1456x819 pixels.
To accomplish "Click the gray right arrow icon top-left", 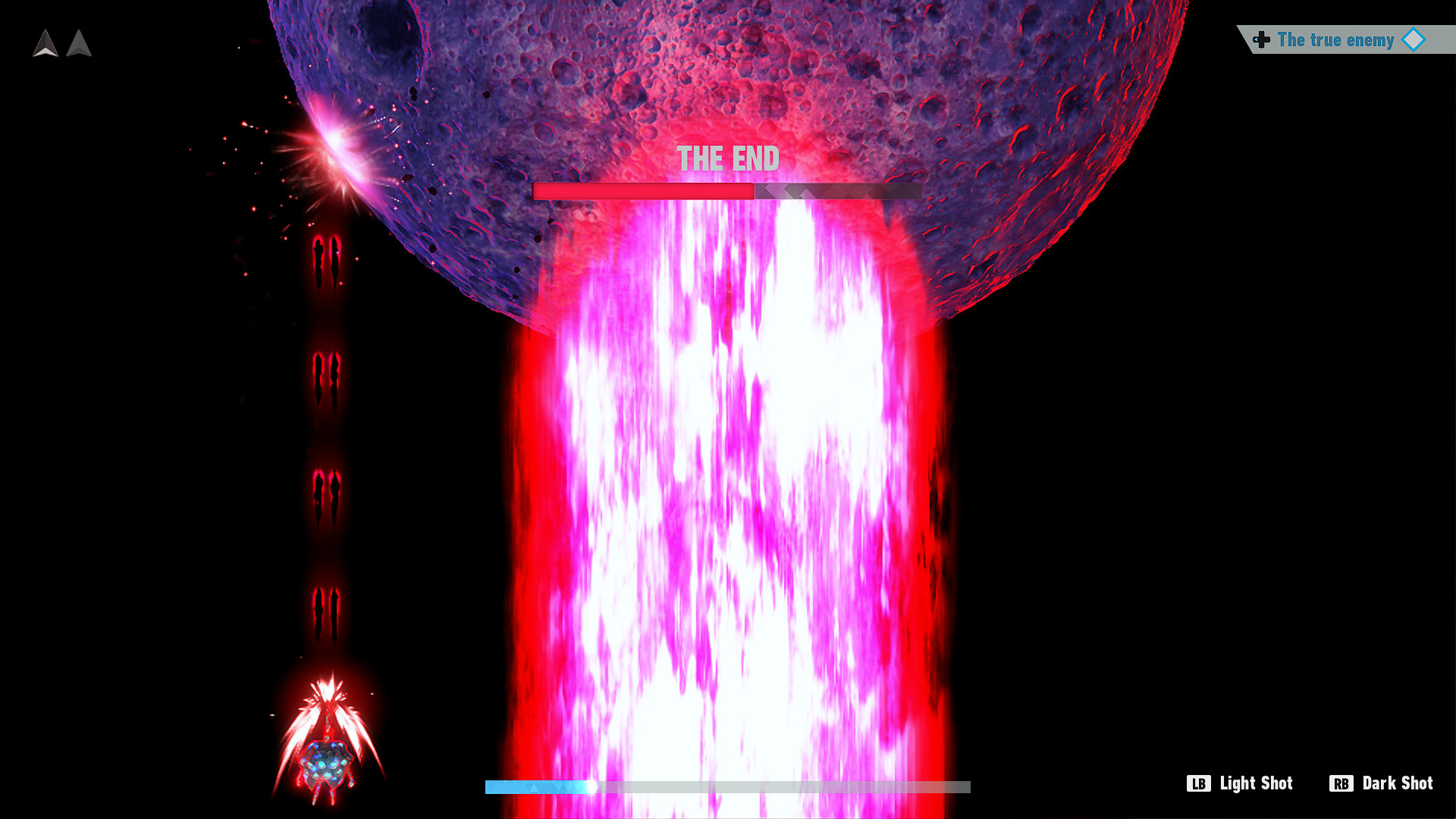I will click(x=78, y=44).
